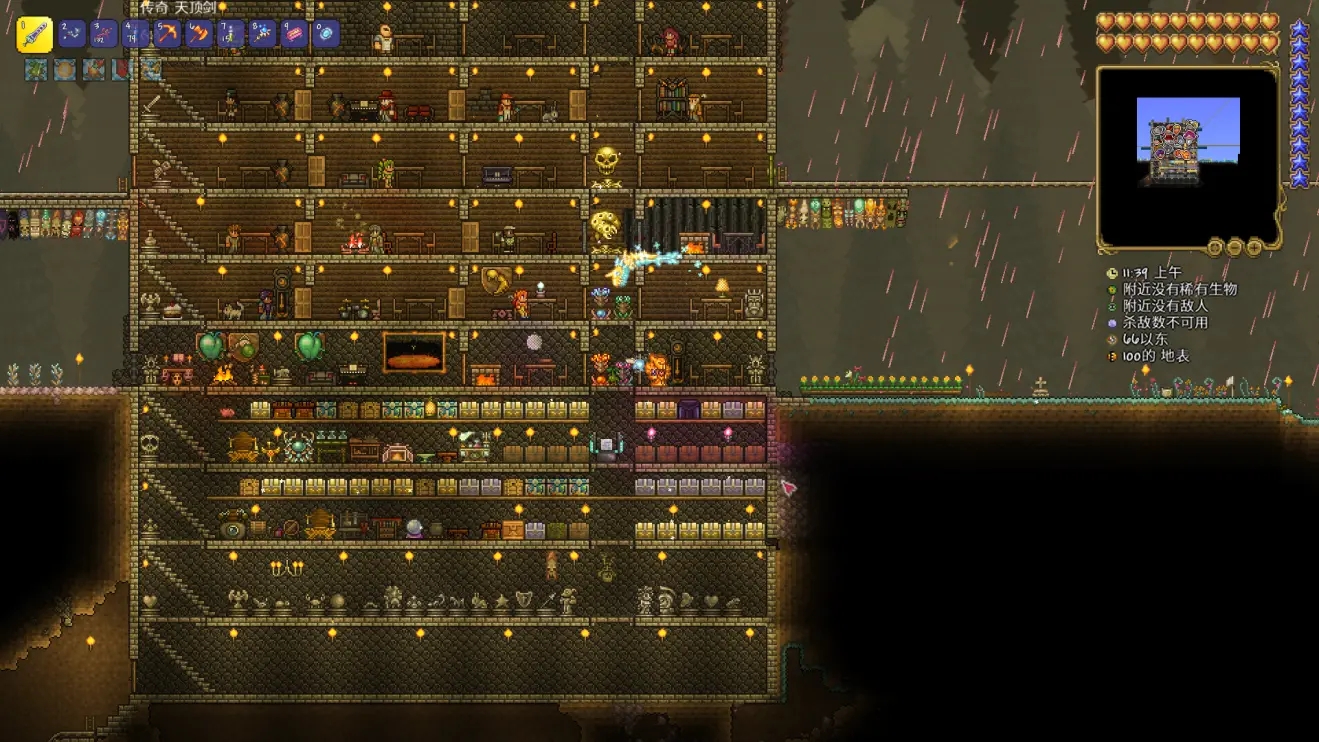Reset the minimap zoom with the round button
The height and width of the screenshot is (742, 1319).
[x=1215, y=247]
